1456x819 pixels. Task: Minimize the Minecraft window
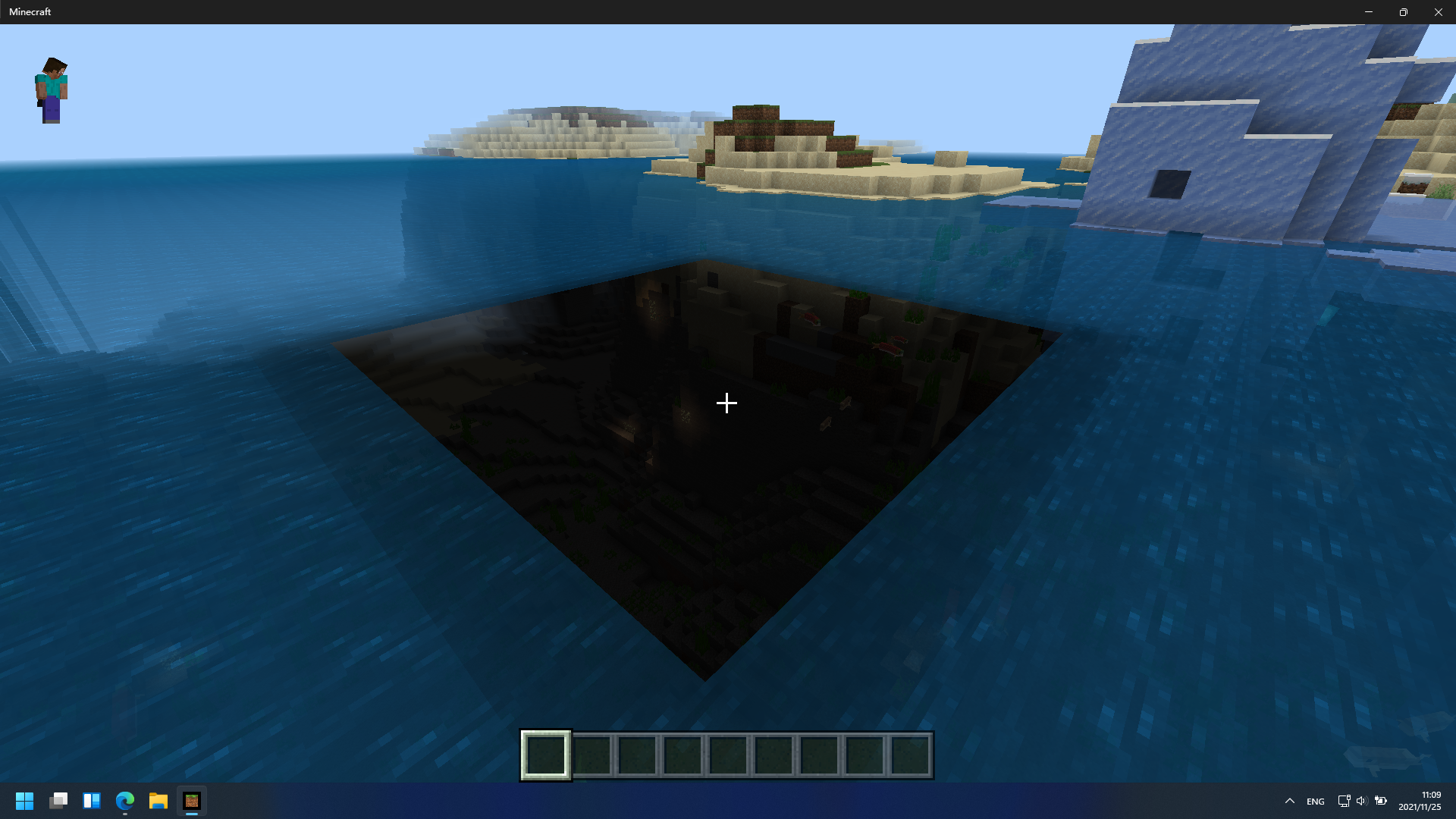tap(1370, 11)
